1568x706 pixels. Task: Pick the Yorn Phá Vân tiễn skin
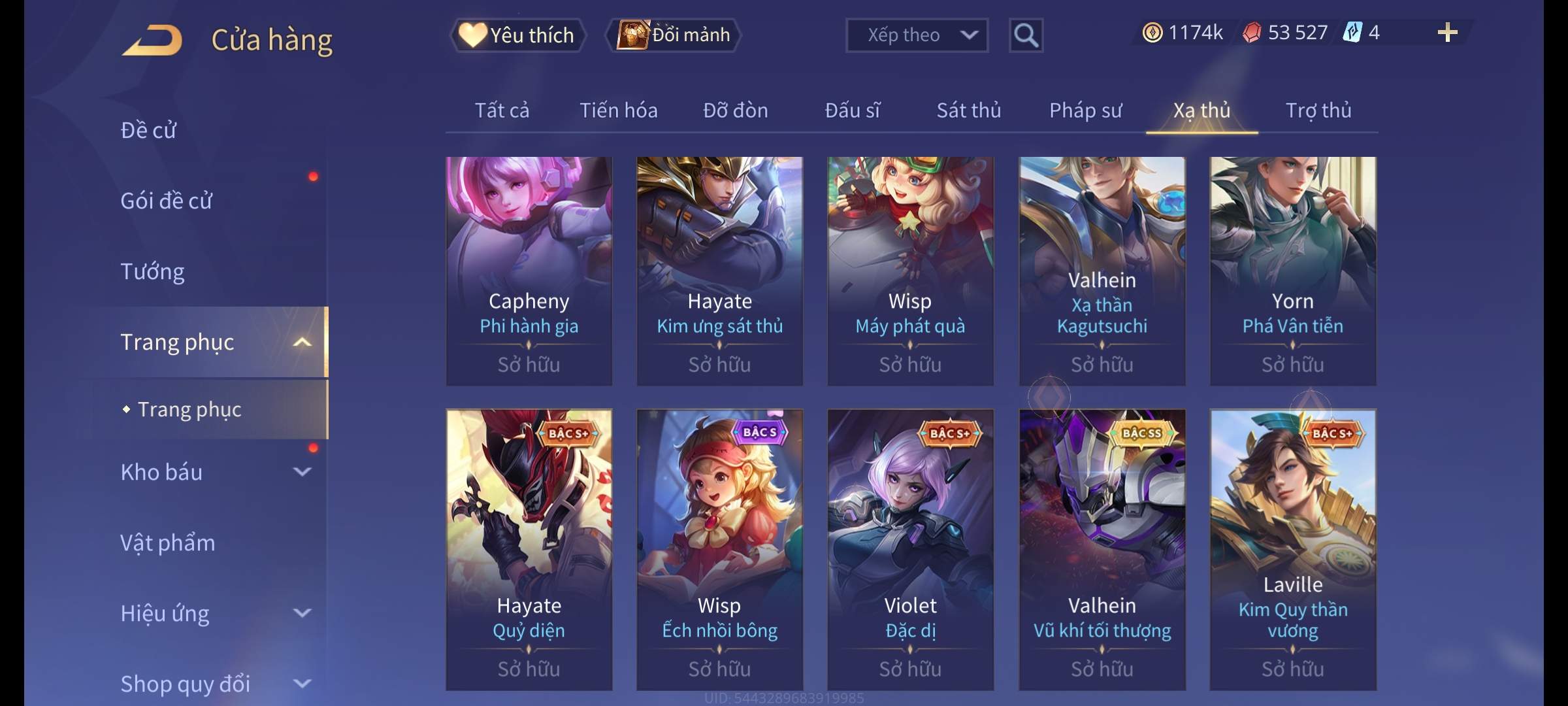[1292, 271]
